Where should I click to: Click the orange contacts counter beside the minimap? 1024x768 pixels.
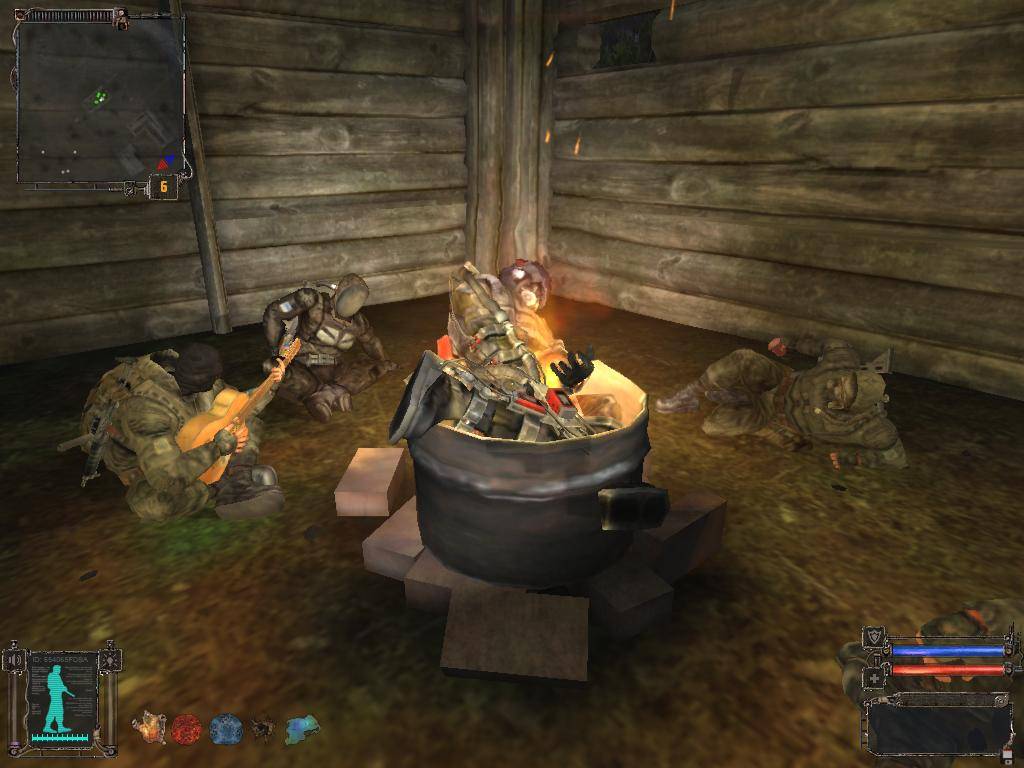pos(163,187)
